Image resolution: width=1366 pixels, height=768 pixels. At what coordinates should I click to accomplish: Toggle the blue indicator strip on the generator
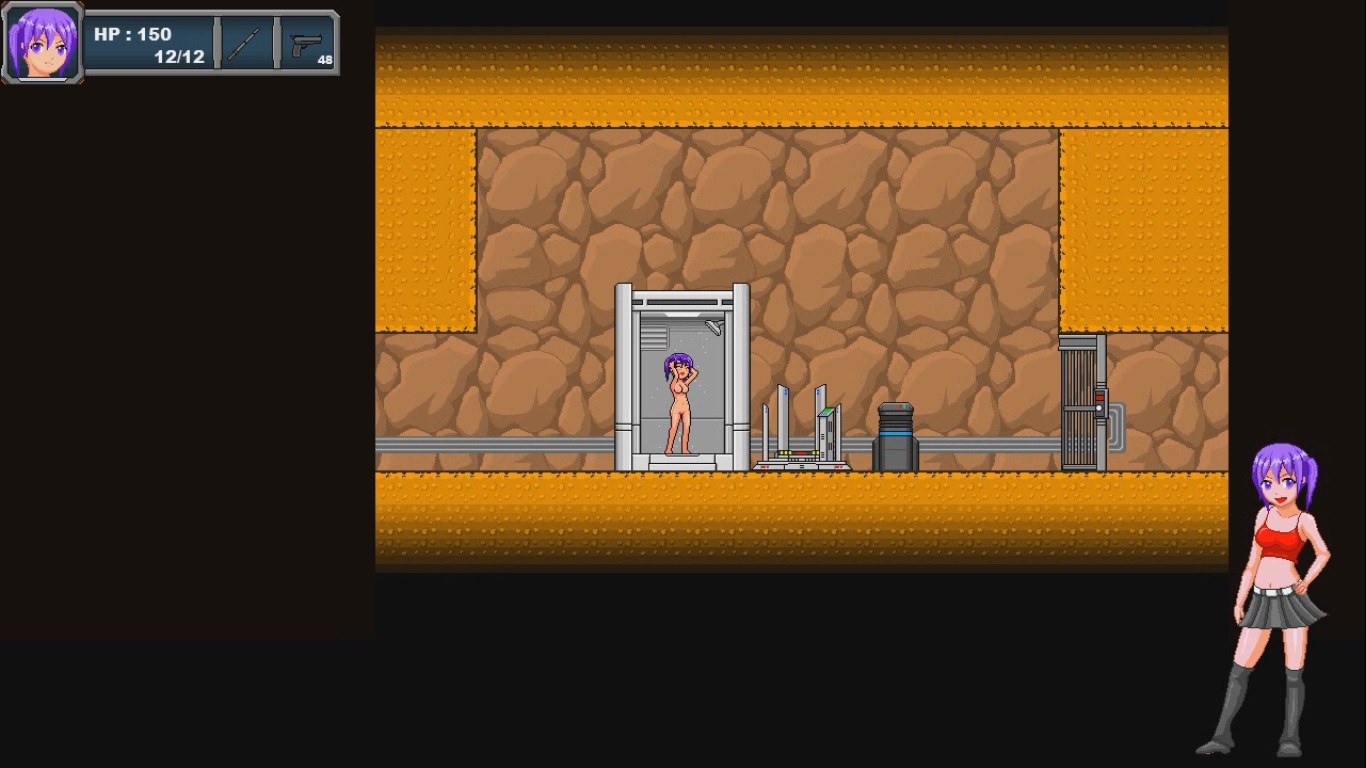(896, 434)
